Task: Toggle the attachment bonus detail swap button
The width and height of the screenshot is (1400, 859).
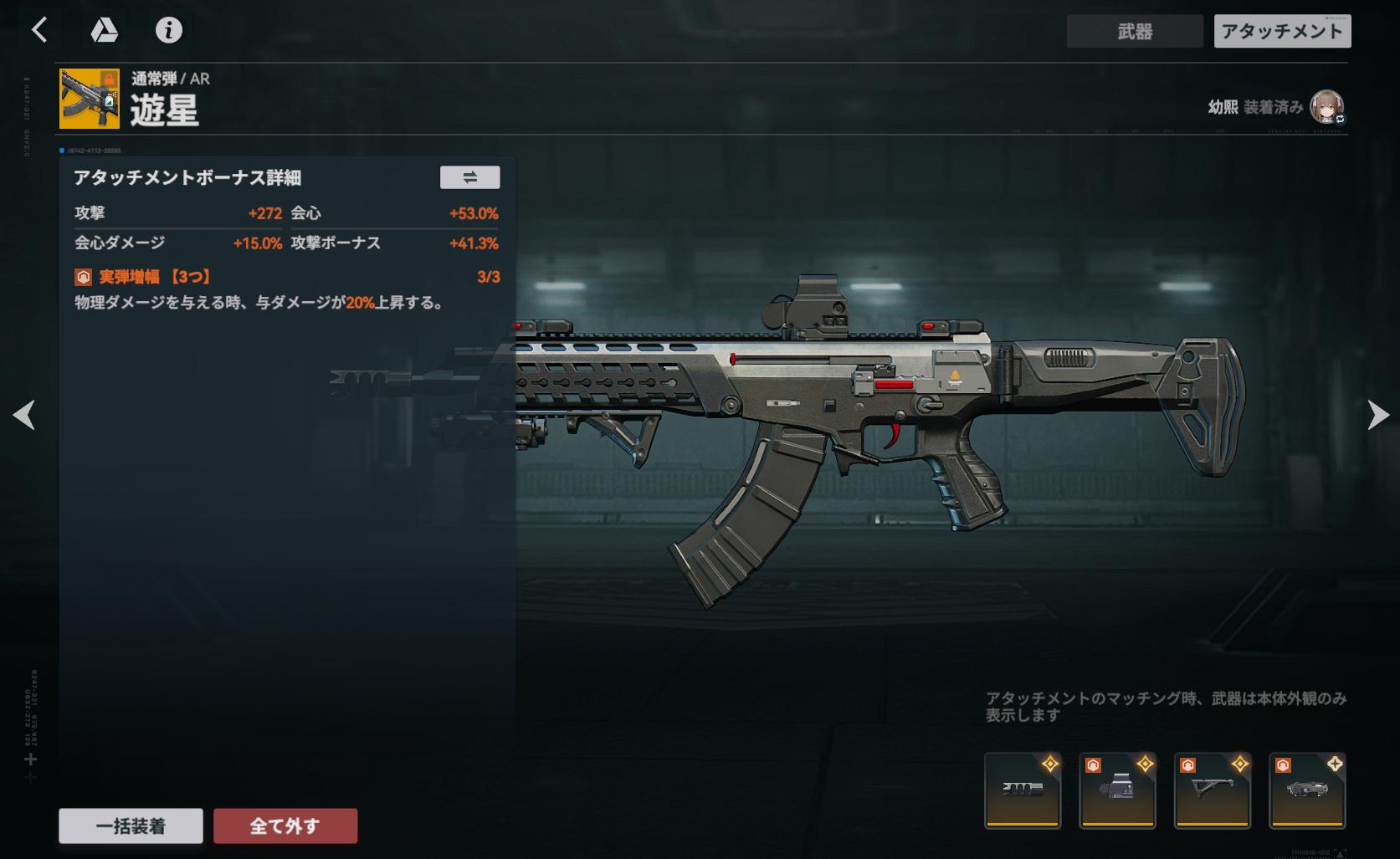Action: point(469,177)
